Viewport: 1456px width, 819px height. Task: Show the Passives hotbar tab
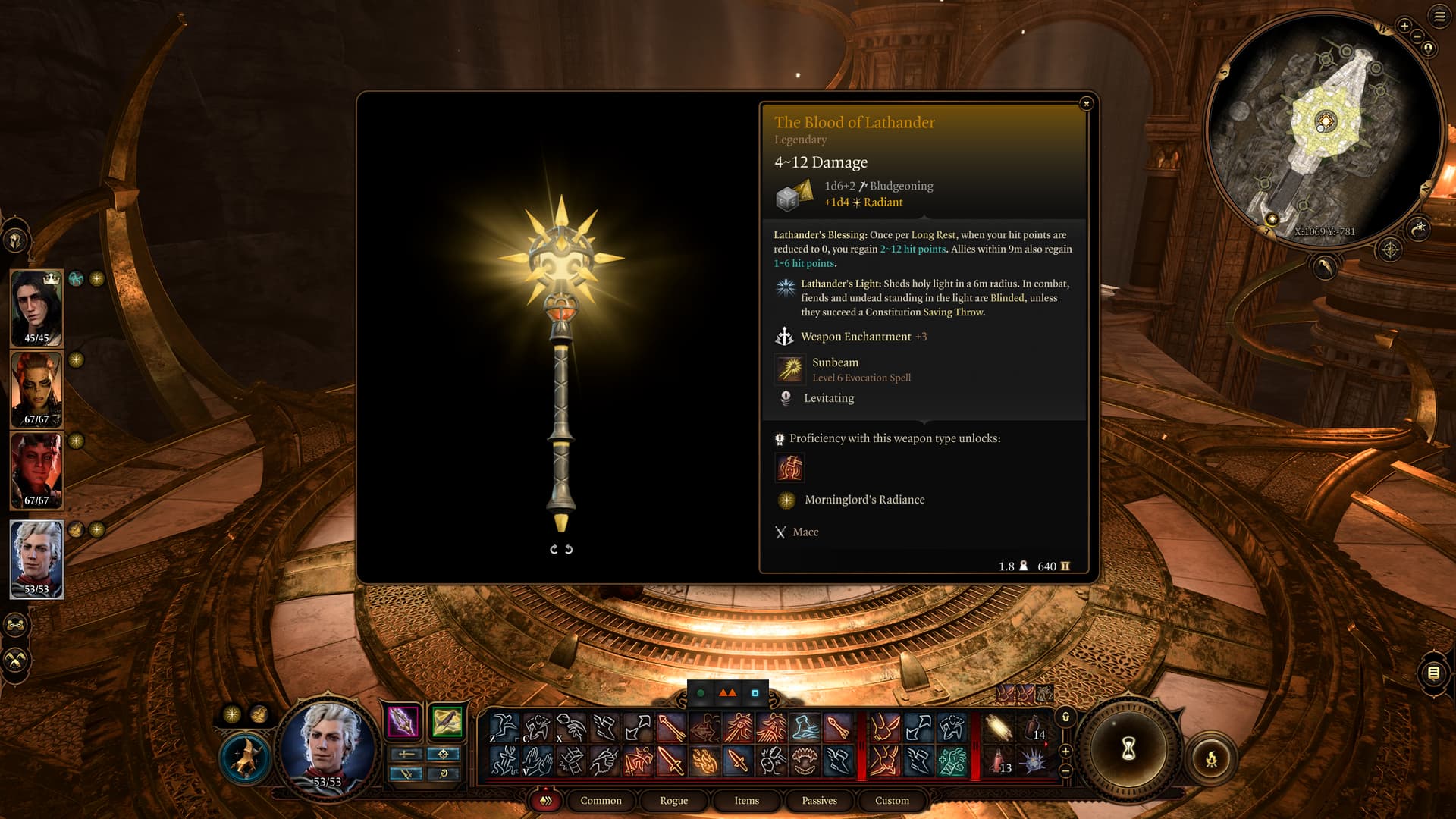(x=819, y=801)
